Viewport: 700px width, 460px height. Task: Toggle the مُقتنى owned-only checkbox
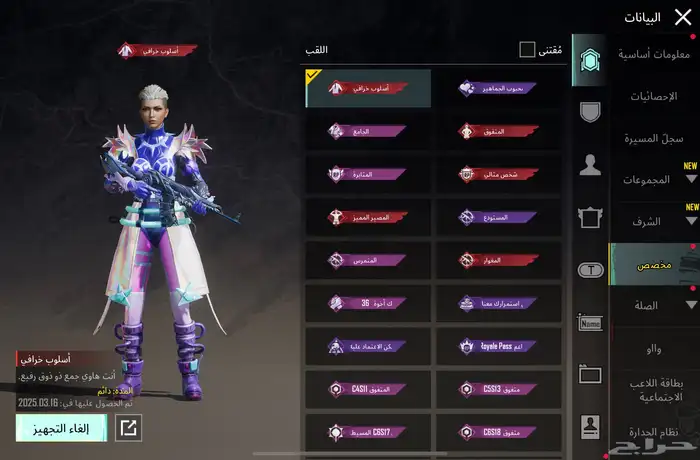coord(527,50)
